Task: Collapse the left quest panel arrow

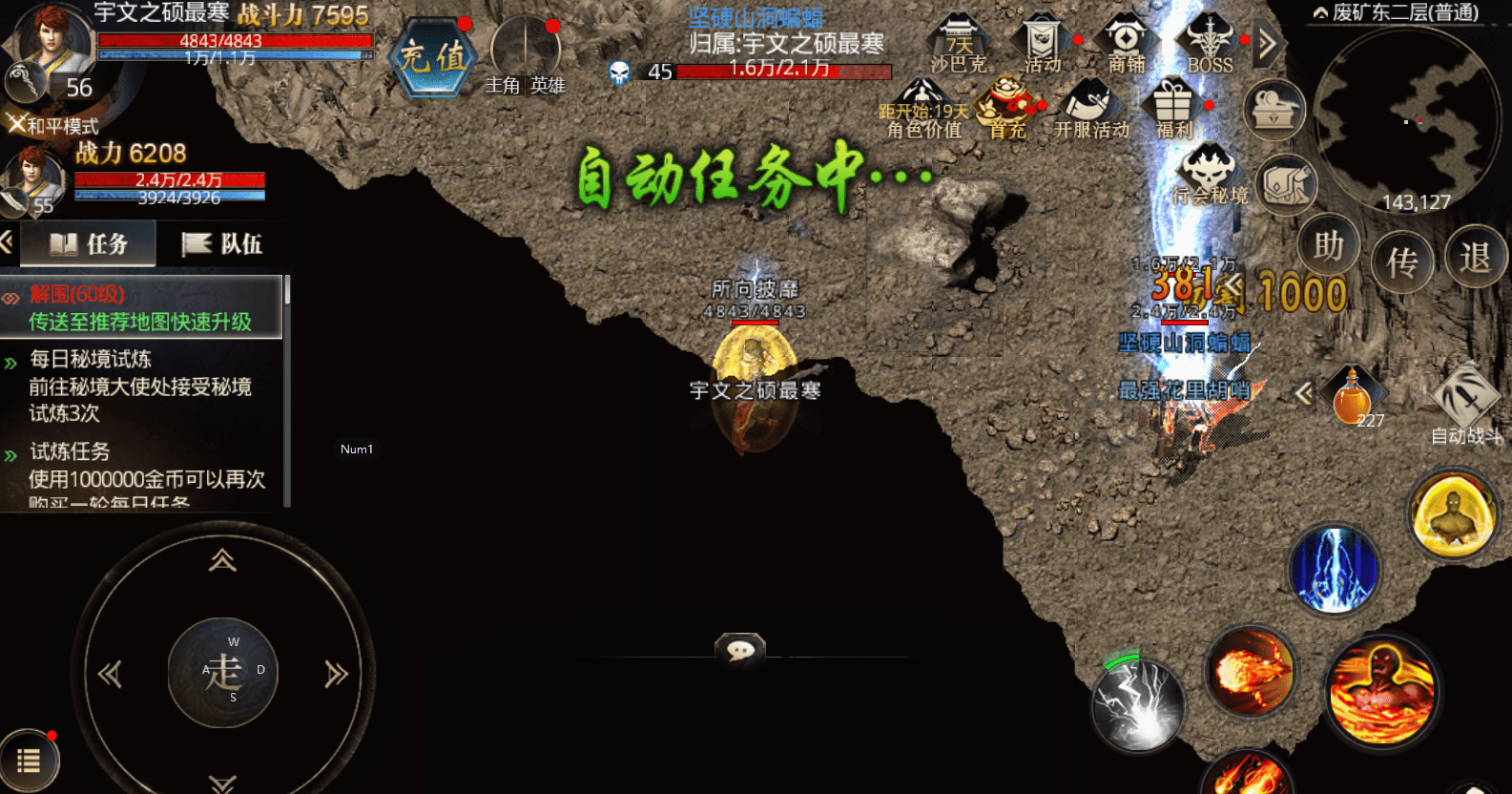Action: (x=8, y=243)
